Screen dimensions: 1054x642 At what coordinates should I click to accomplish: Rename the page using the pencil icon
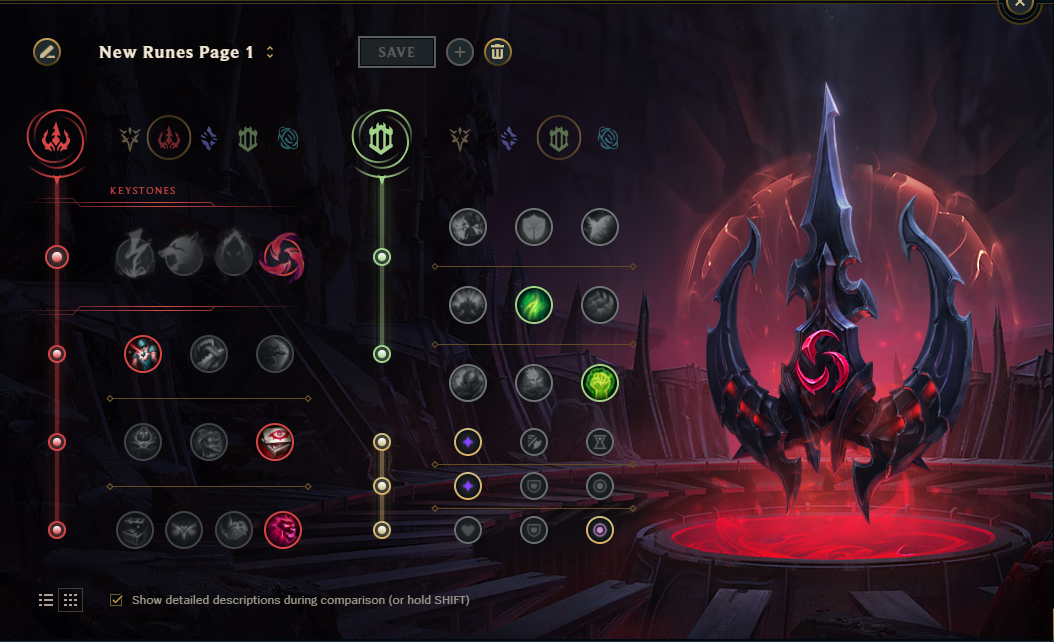[x=47, y=52]
